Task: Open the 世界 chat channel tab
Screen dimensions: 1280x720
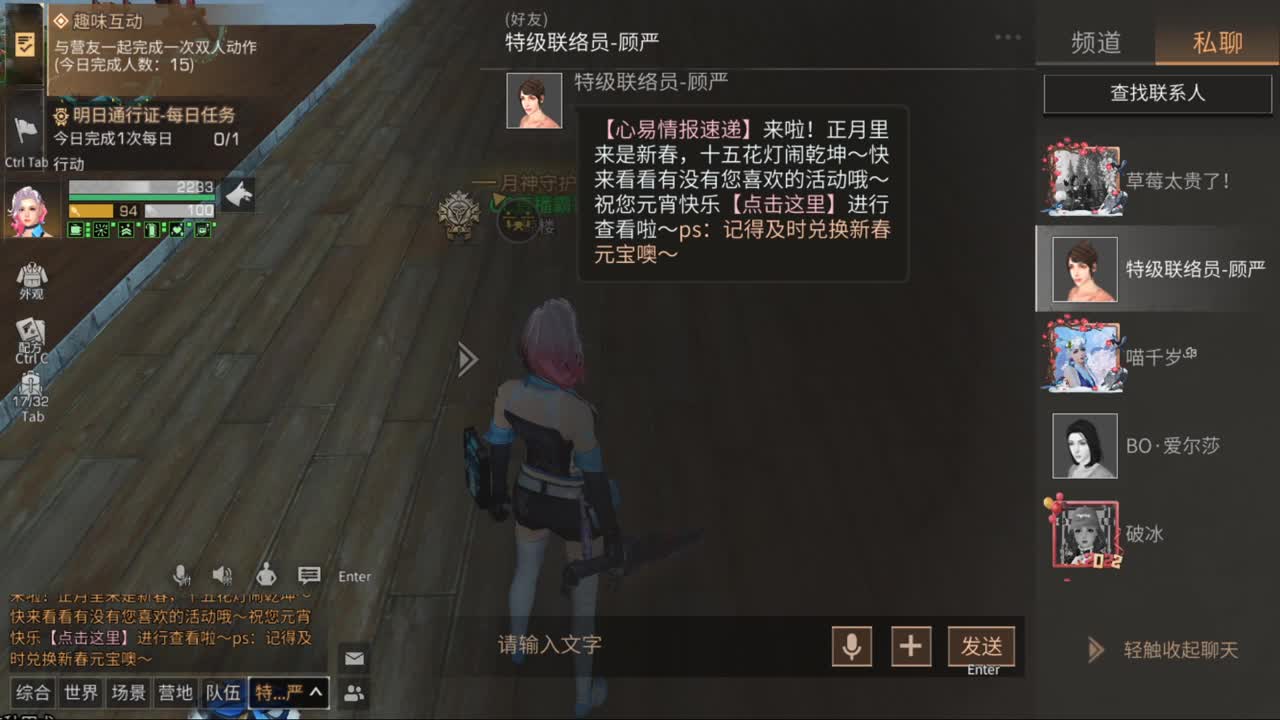Action: (80, 692)
